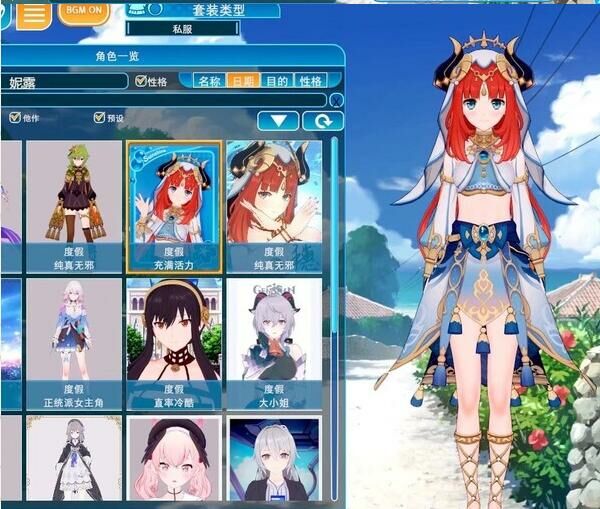Viewport: 600px width, 509px height.
Task: Open the orange hamburger menu
Action: click(x=33, y=14)
